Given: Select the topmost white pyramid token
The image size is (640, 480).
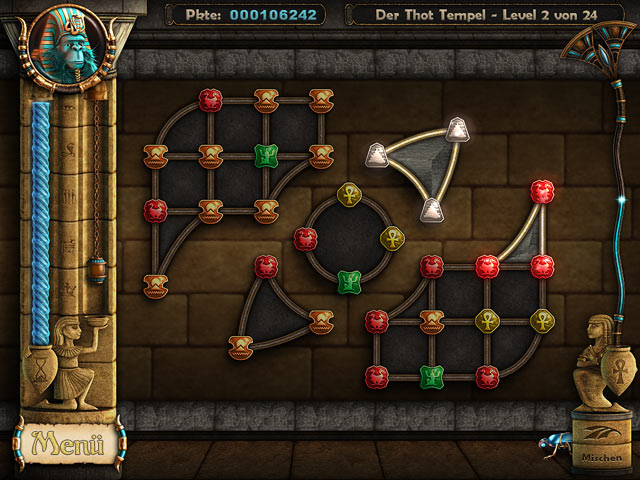Looking at the screenshot, I should tap(457, 128).
